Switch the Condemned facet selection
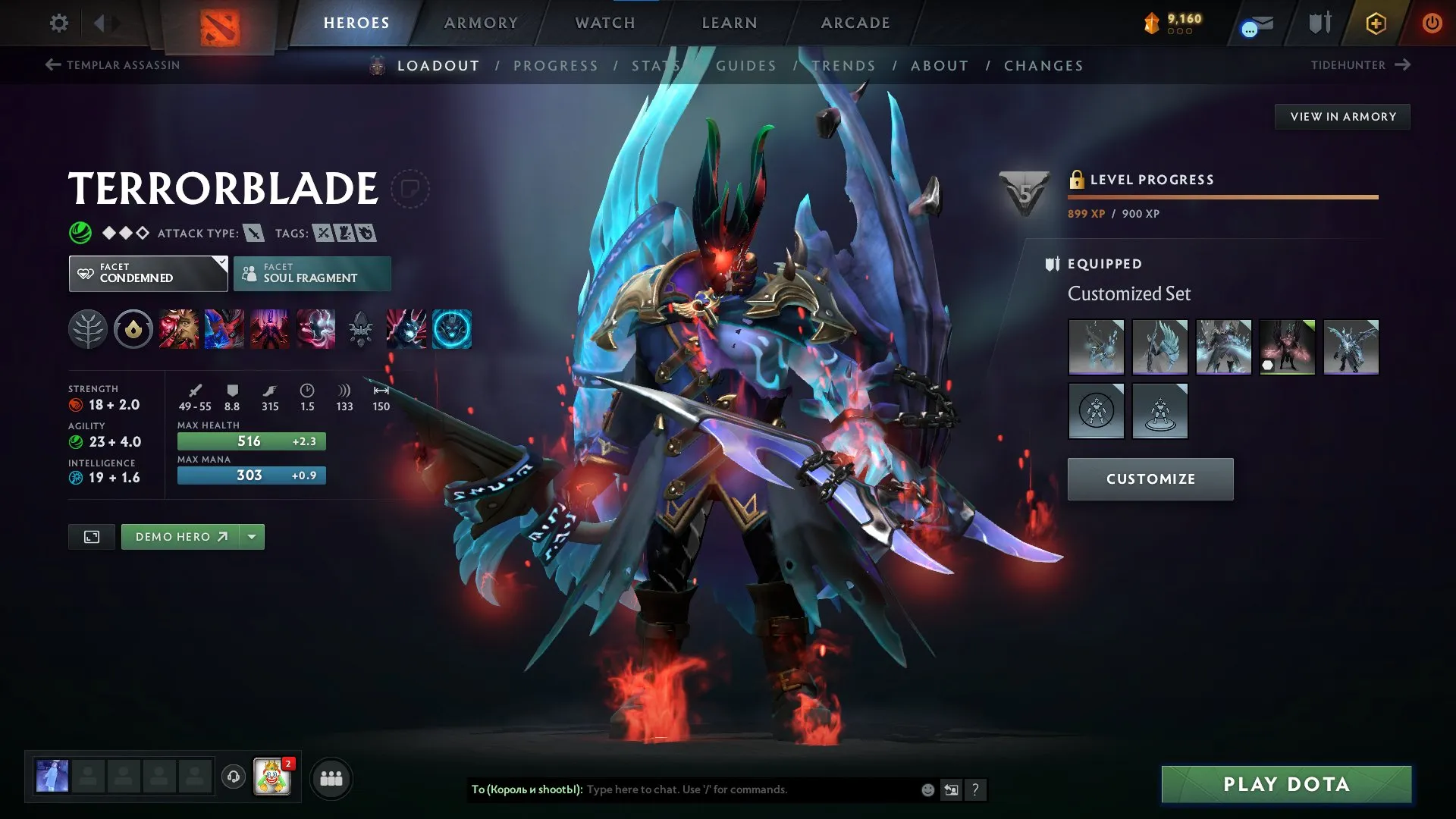Viewport: 1456px width, 819px height. click(x=148, y=273)
